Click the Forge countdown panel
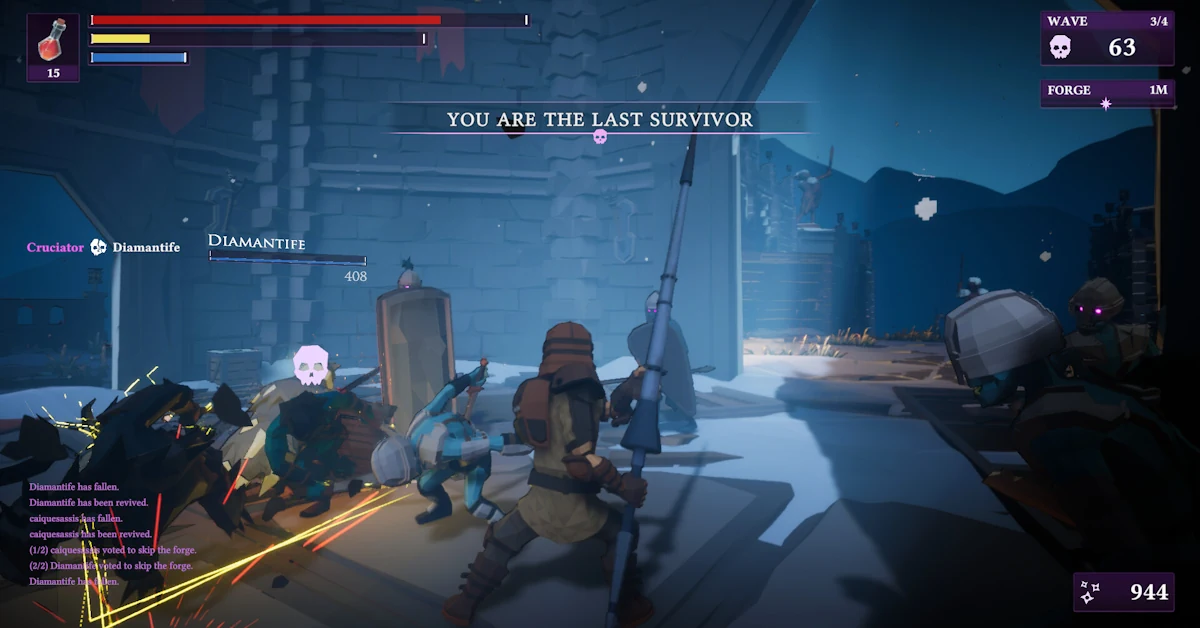This screenshot has height=628, width=1200. 1107,93
